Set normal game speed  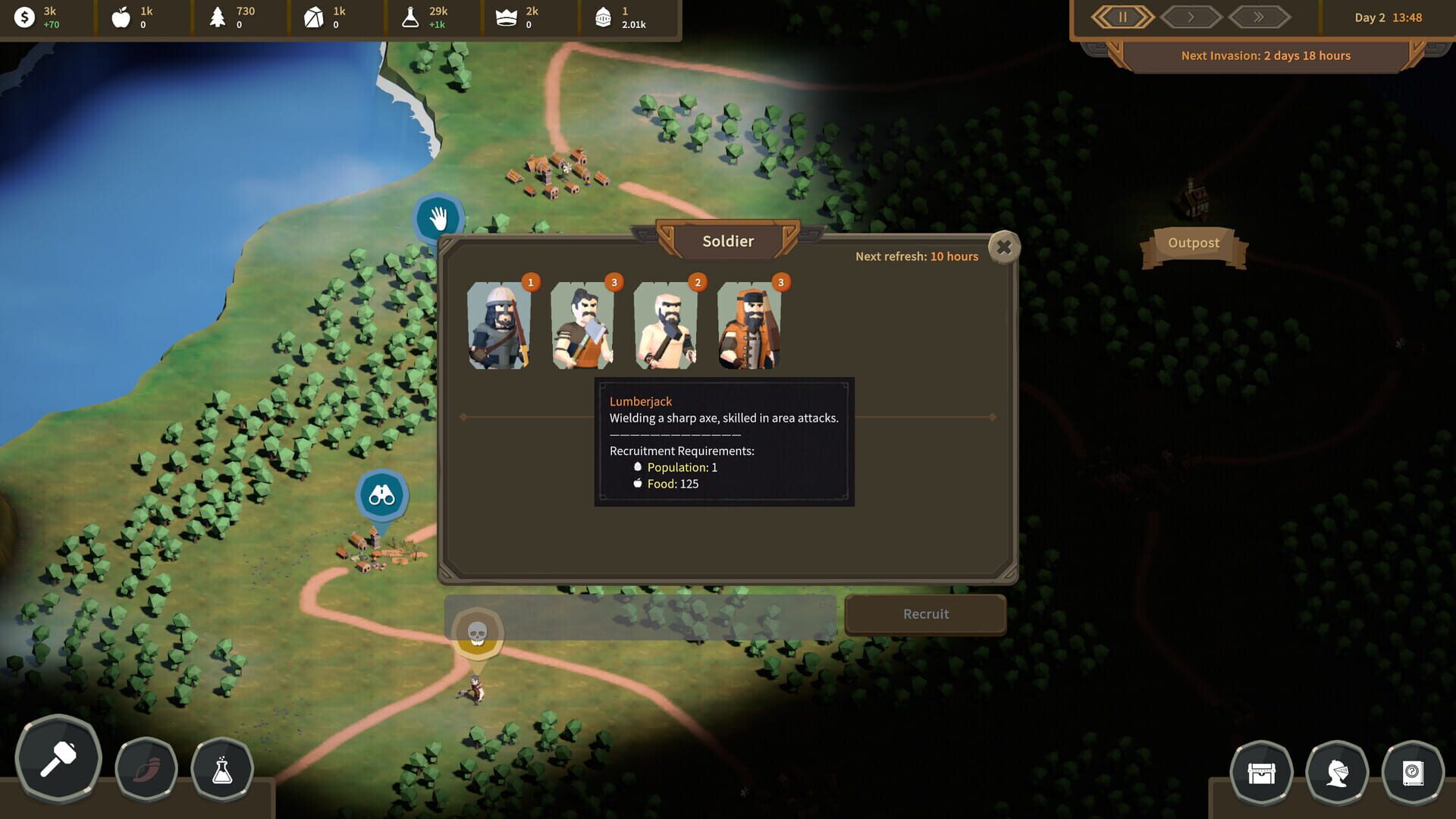coord(1191,17)
